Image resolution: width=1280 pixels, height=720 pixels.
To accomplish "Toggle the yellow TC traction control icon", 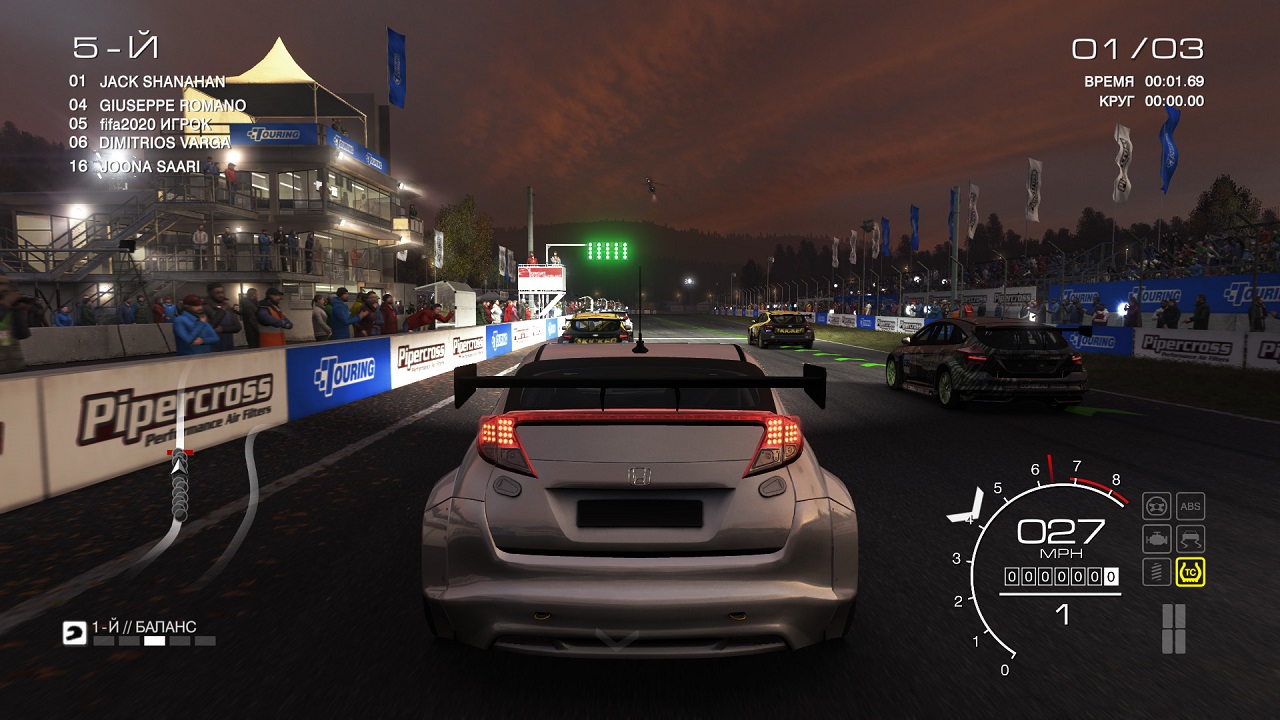I will pos(1190,572).
